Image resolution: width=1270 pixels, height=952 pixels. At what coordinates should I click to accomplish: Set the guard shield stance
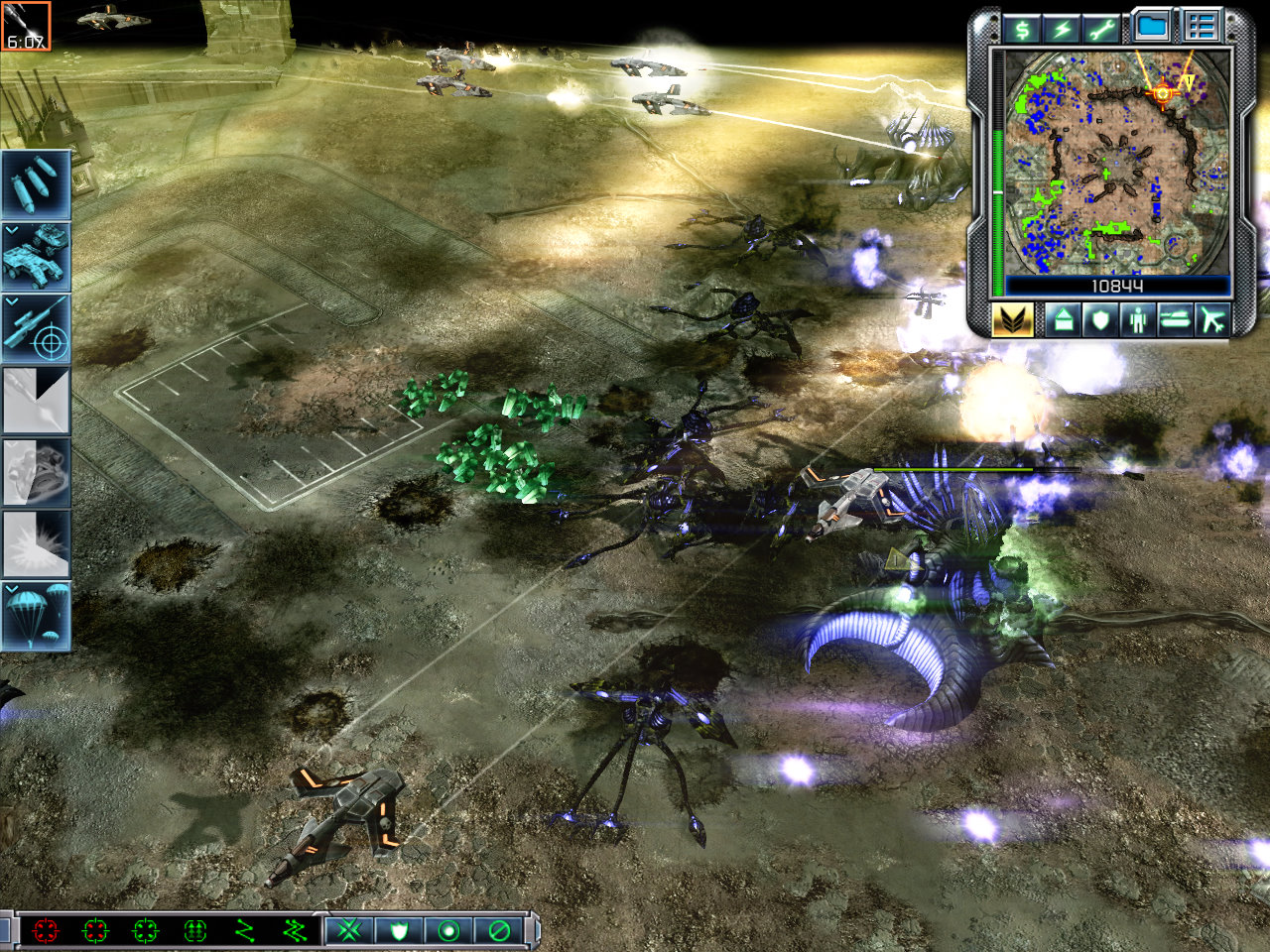[x=399, y=930]
